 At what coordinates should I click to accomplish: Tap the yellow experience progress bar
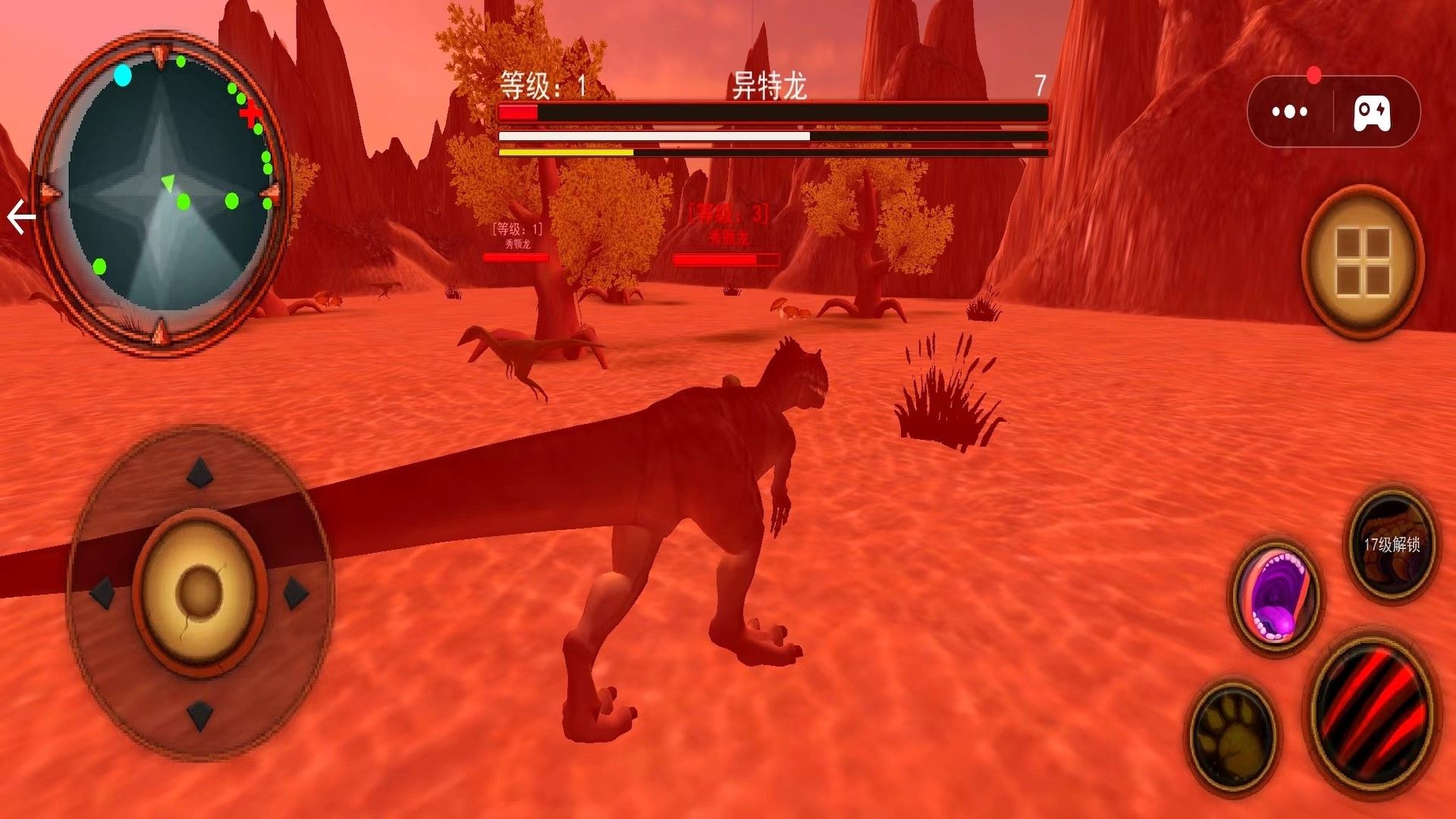point(565,152)
